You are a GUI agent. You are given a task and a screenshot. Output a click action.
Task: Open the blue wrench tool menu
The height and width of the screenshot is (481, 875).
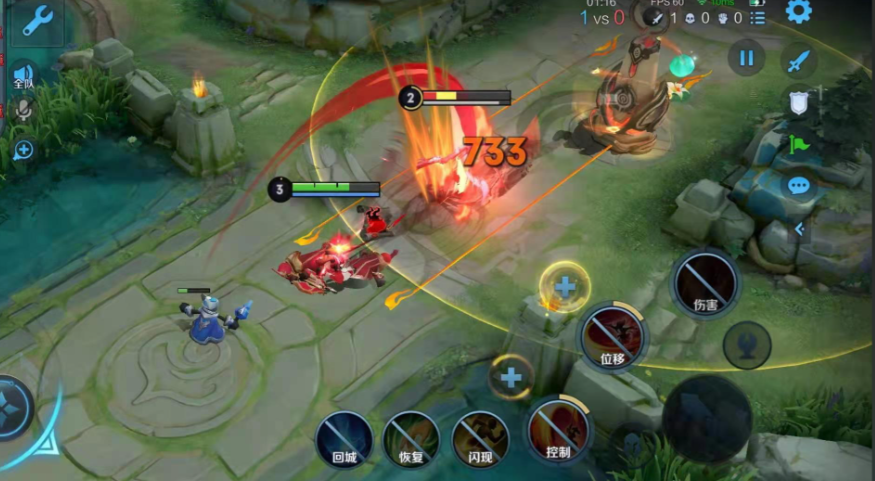point(36,20)
